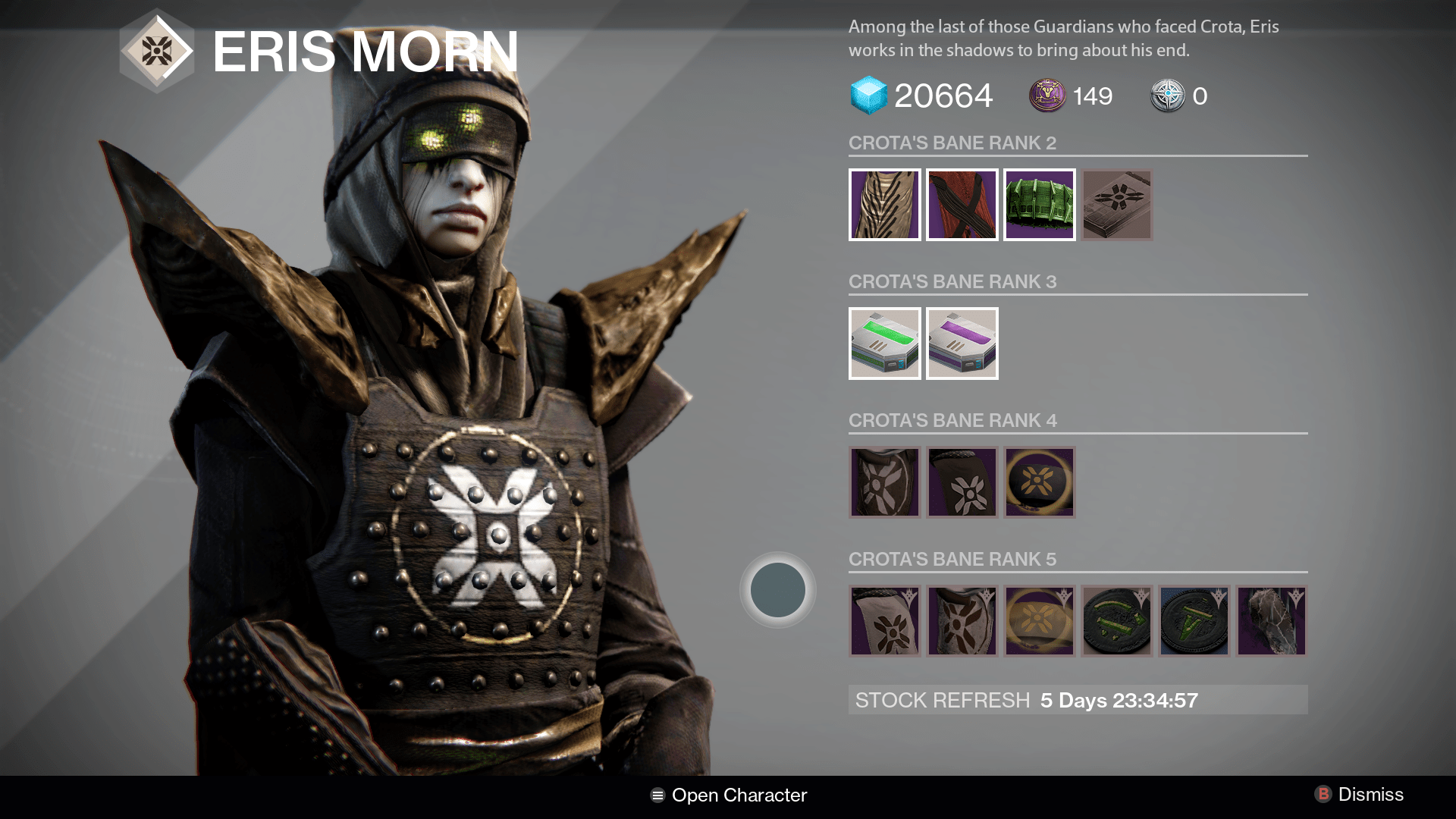1456x819 pixels.
Task: Select the purple telemetry consumable in Rank 3
Action: (962, 343)
